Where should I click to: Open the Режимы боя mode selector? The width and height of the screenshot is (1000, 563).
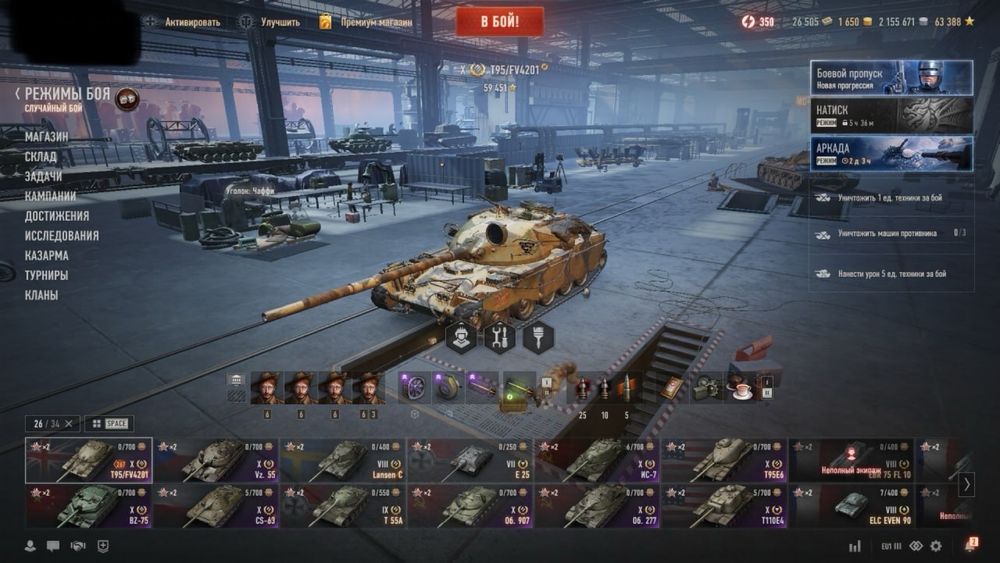[60, 93]
